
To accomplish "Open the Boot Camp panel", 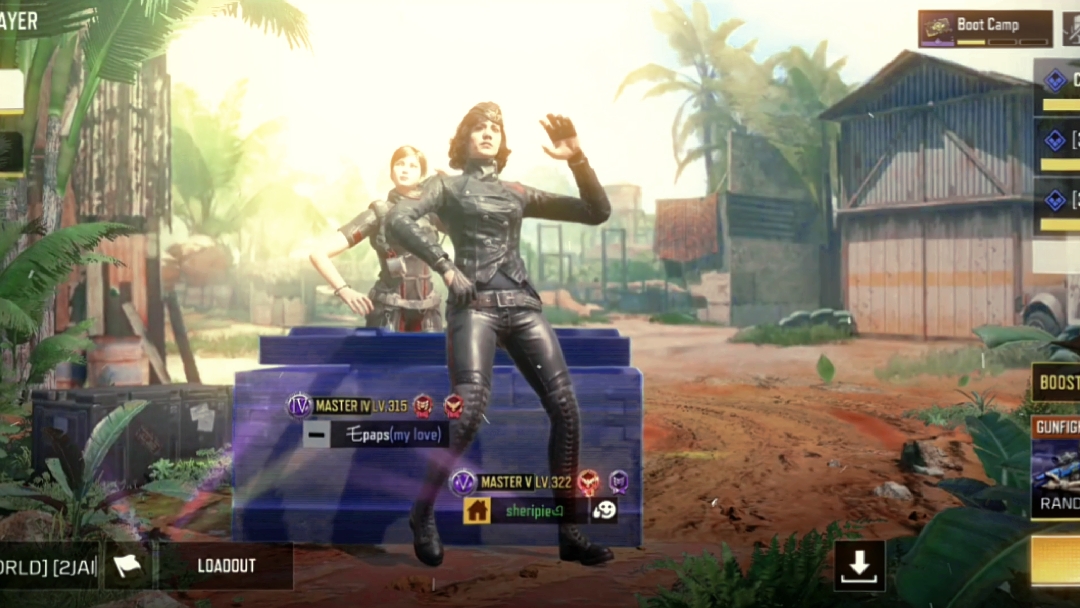I will click(985, 28).
